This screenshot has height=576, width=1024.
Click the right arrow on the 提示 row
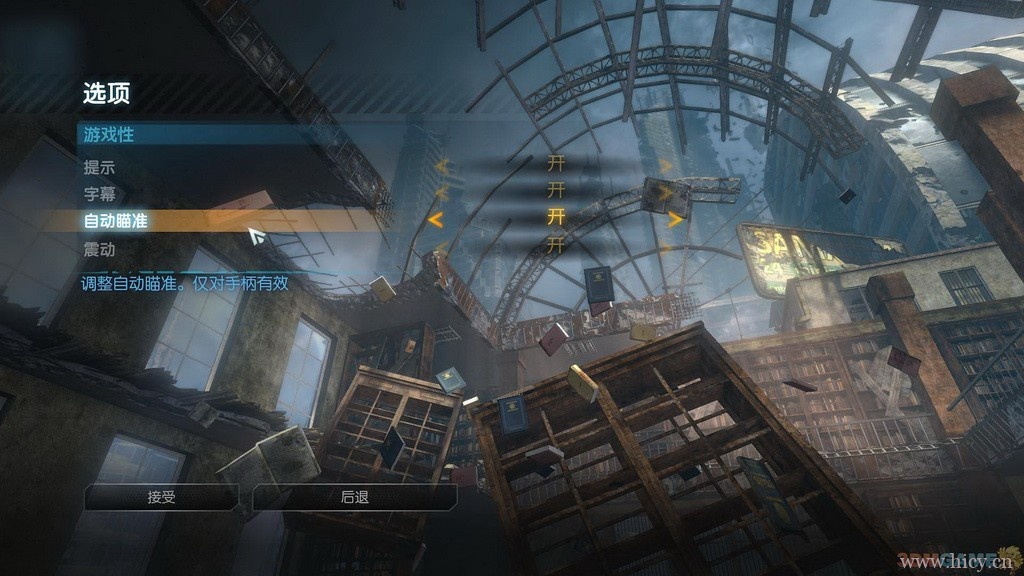point(665,166)
